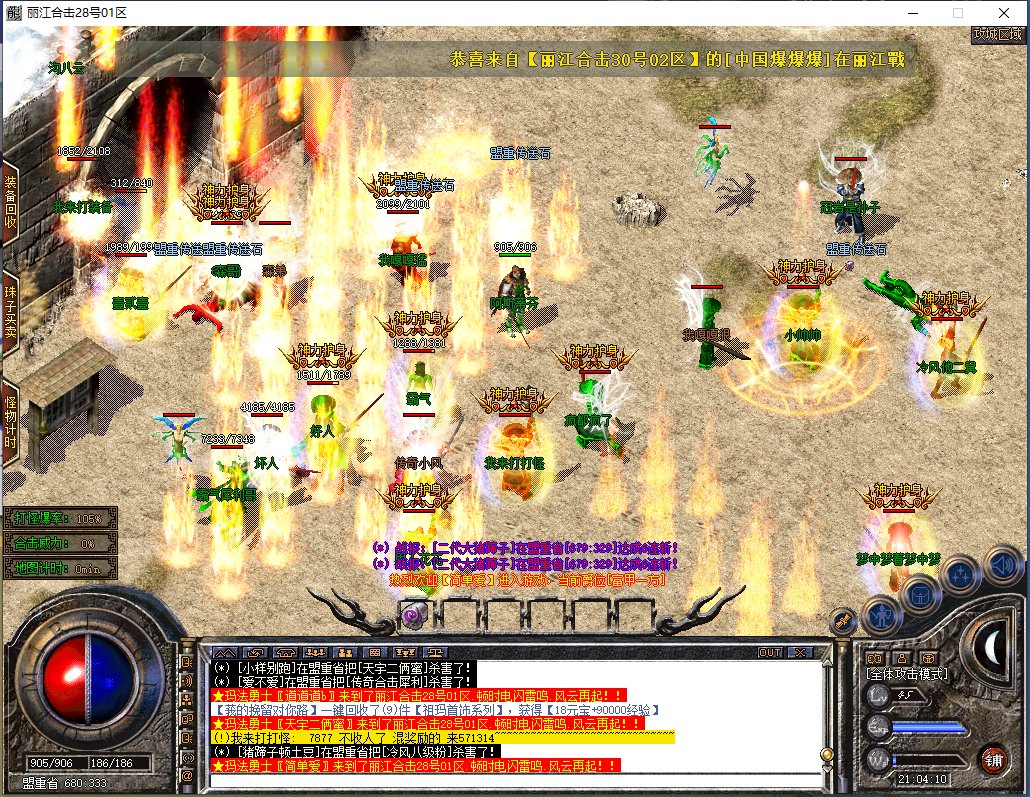Image resolution: width=1030 pixels, height=797 pixels.
Task: Select the purple scroll item in the hotbar
Action: click(412, 615)
